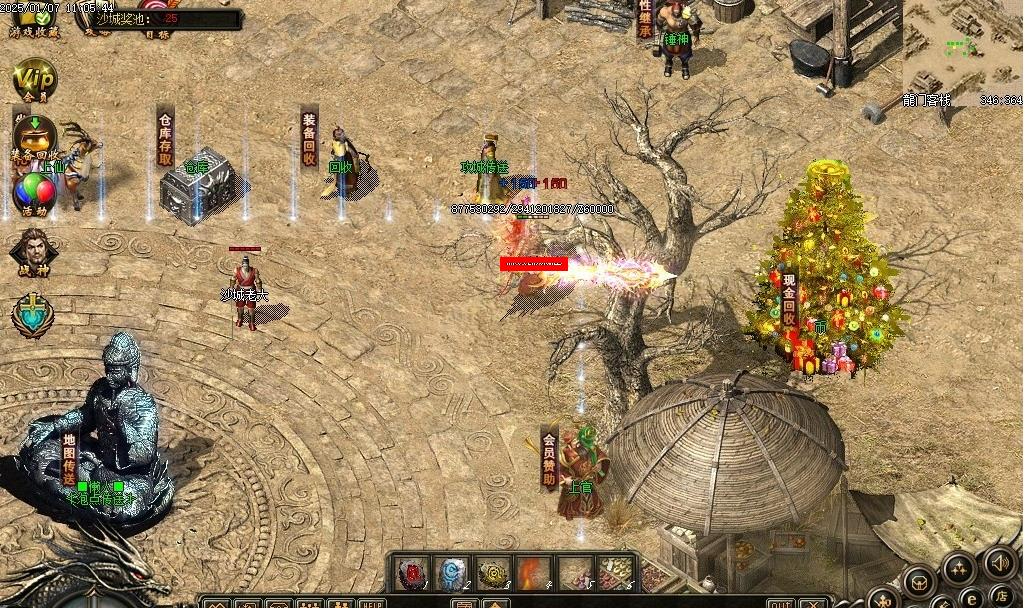Open the 战神 warrior portrait icon
The width and height of the screenshot is (1028, 608).
point(33,251)
